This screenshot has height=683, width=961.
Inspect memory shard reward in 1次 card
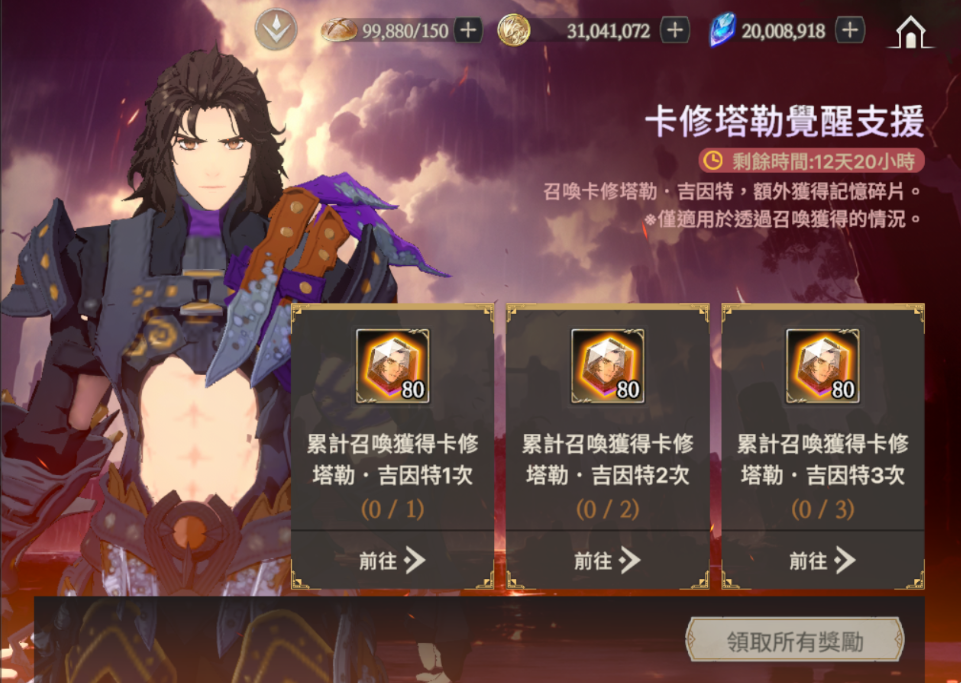[x=392, y=366]
